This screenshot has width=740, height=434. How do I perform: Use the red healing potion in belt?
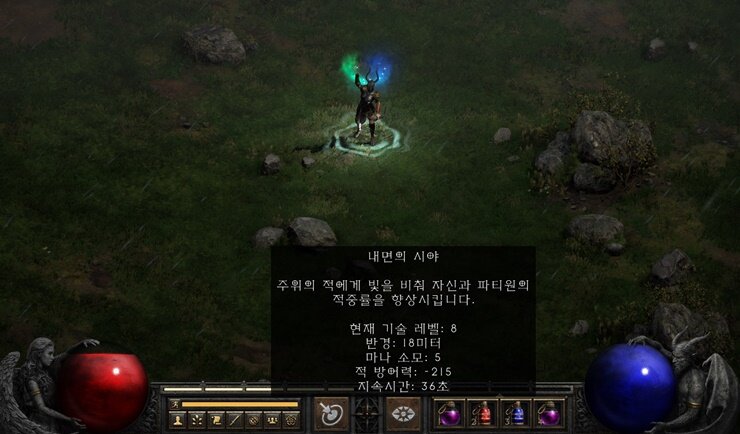(482, 413)
